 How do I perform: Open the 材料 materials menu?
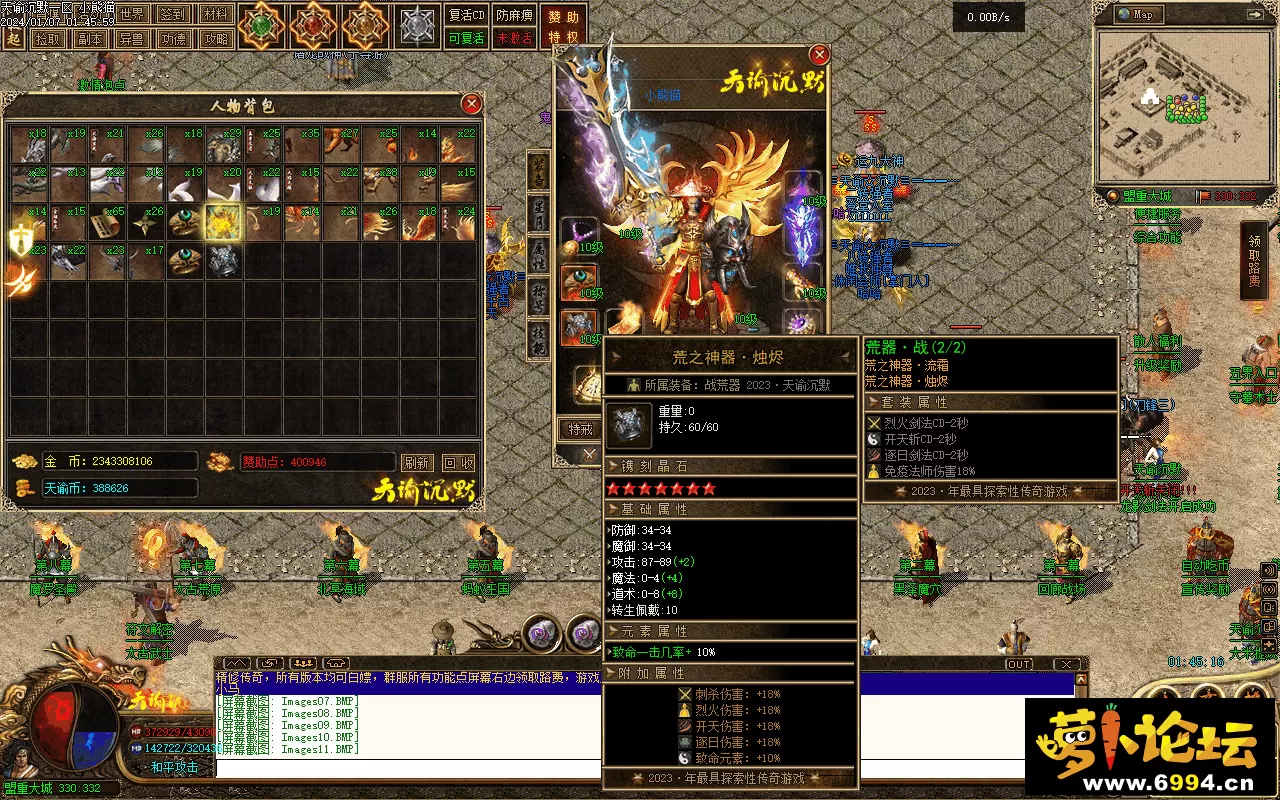point(214,14)
